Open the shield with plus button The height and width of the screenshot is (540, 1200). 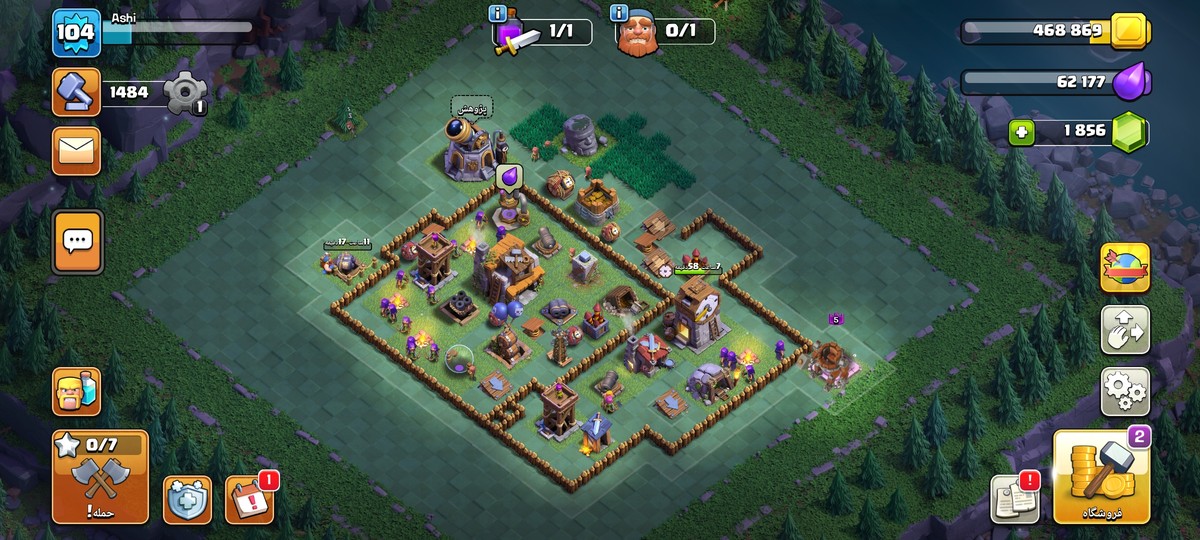(x=187, y=499)
